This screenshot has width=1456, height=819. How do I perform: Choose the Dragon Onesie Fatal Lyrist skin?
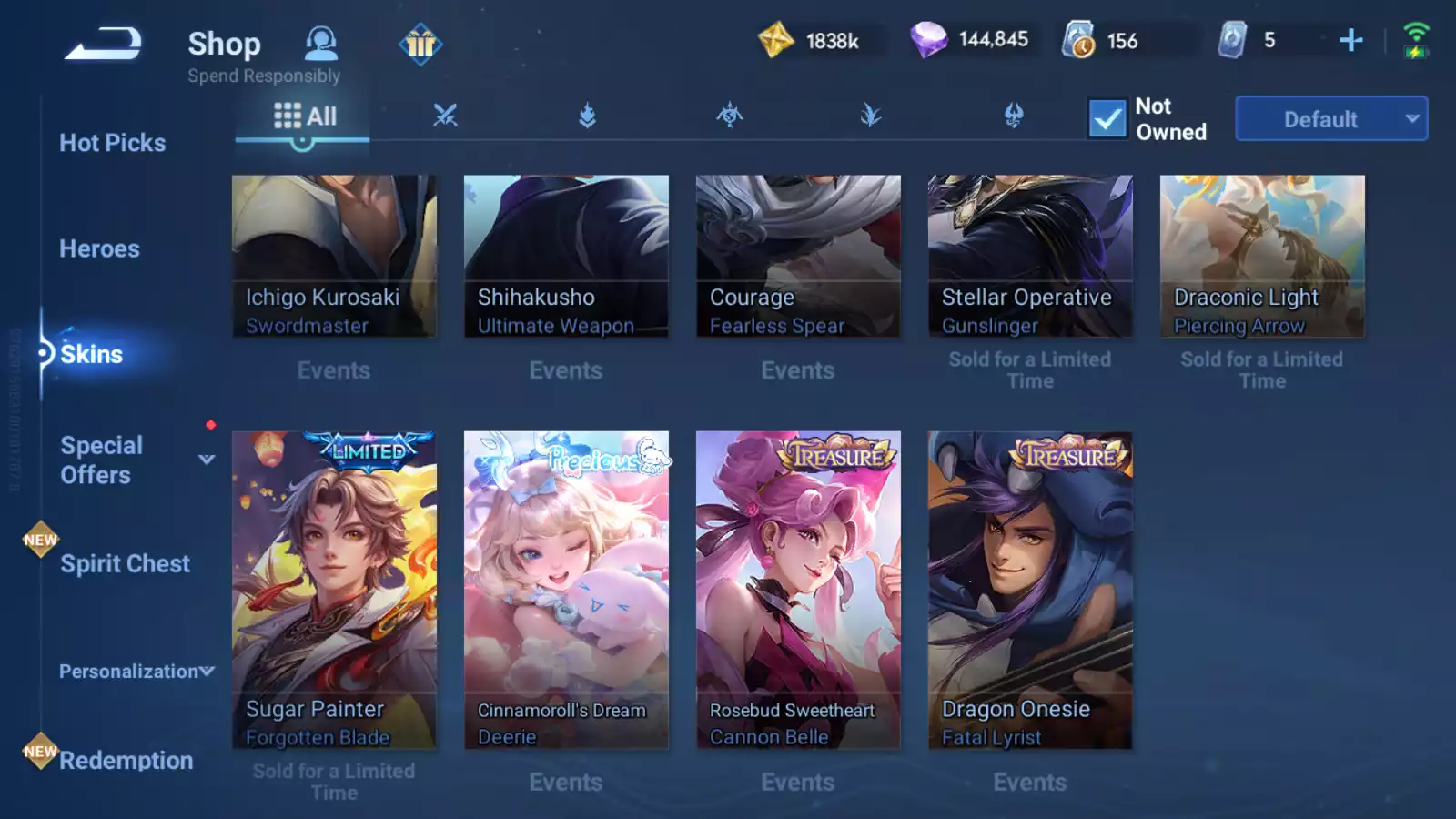pyautogui.click(x=1030, y=590)
